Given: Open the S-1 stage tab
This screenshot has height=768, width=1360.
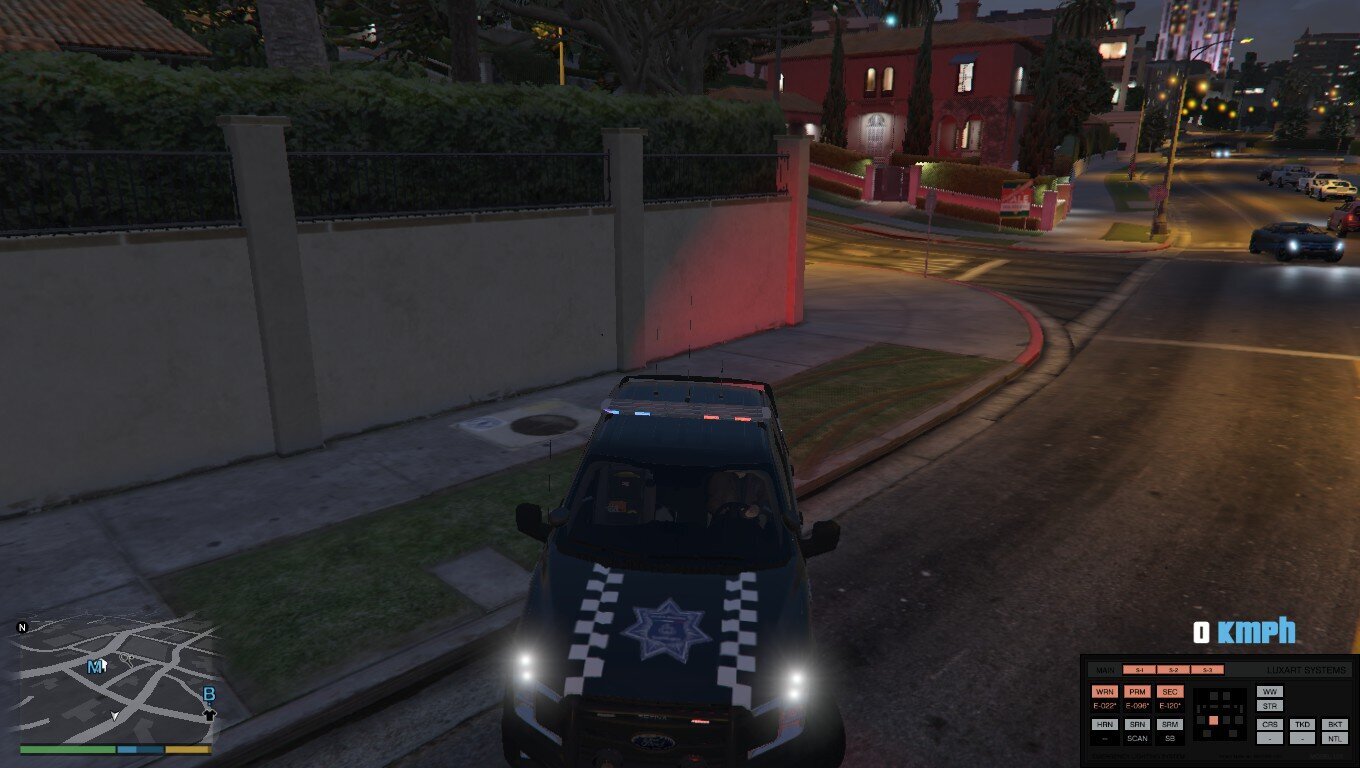Looking at the screenshot, I should pos(1138,670).
